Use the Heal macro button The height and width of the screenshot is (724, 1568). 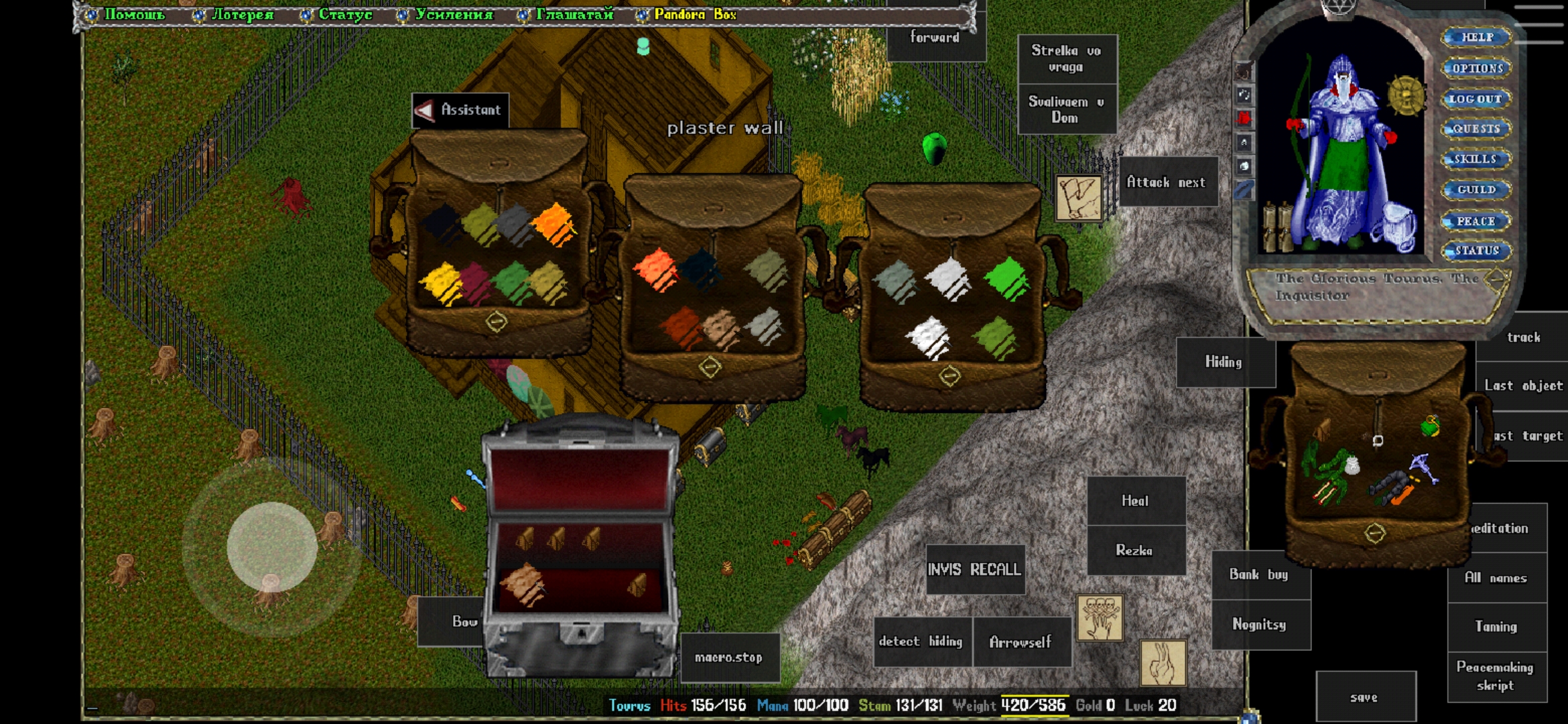click(x=1135, y=501)
